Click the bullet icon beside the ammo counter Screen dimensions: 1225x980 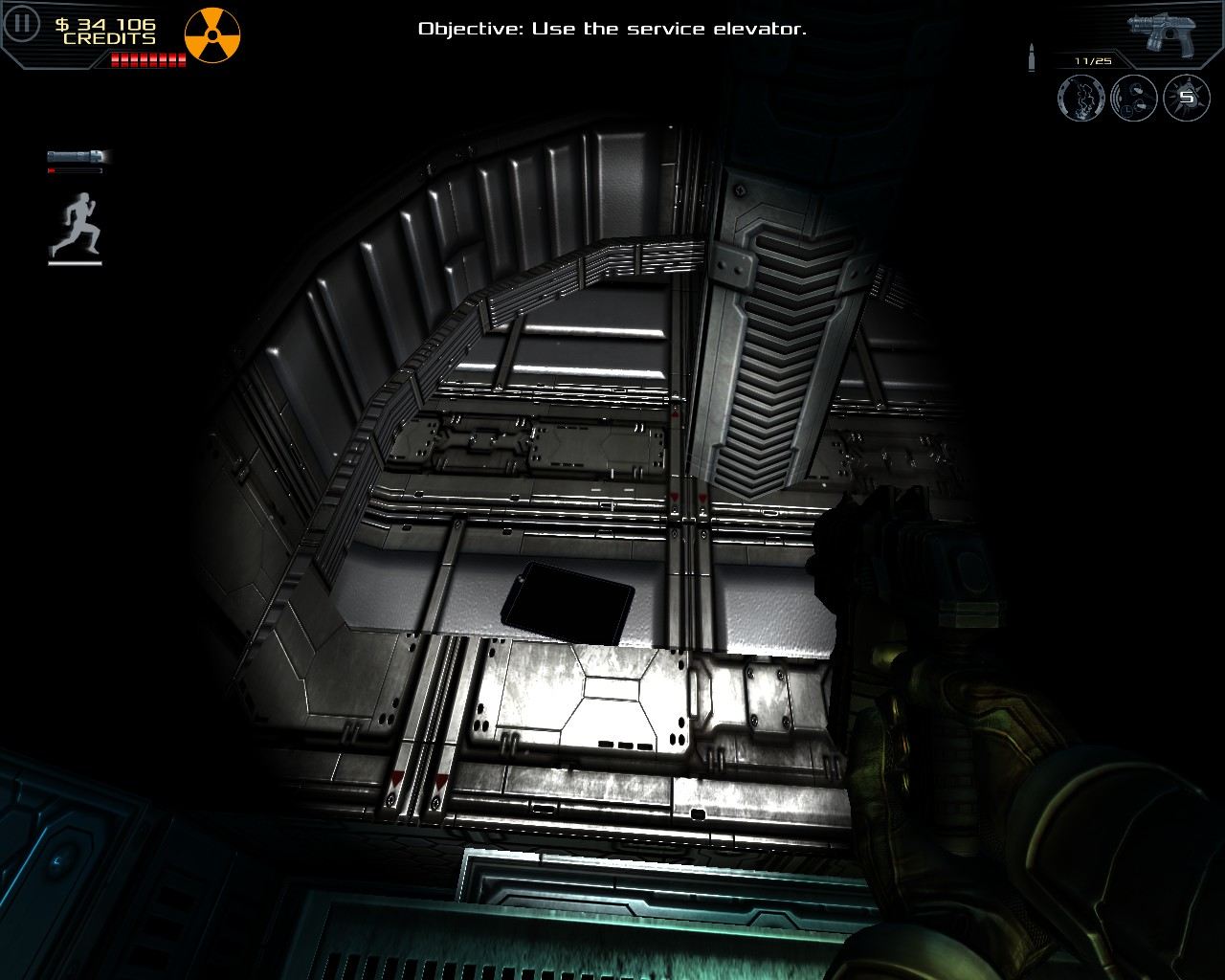(x=1032, y=56)
